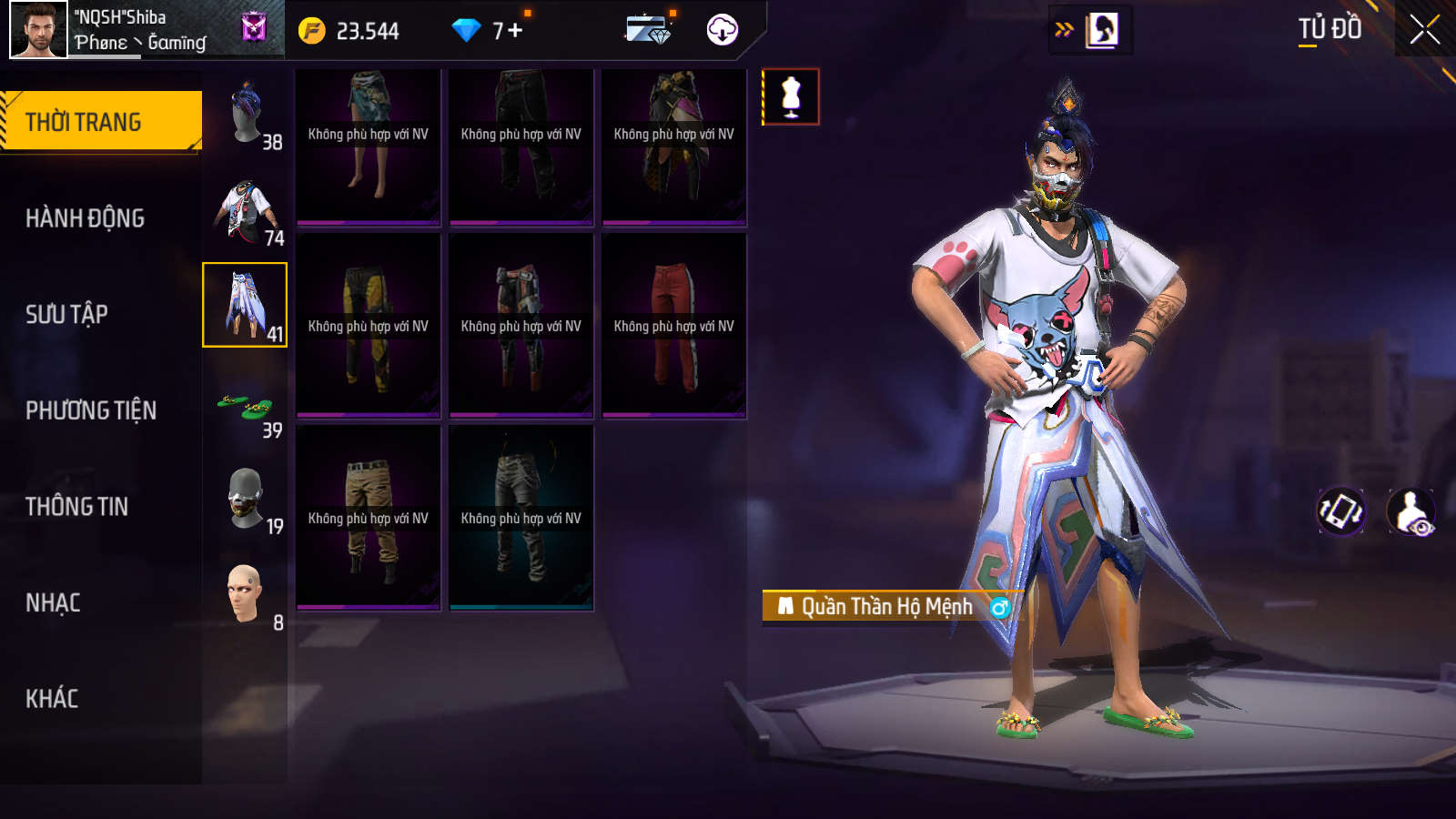Choose the green sandals shoe category
The height and width of the screenshot is (819, 1456).
pos(246,407)
